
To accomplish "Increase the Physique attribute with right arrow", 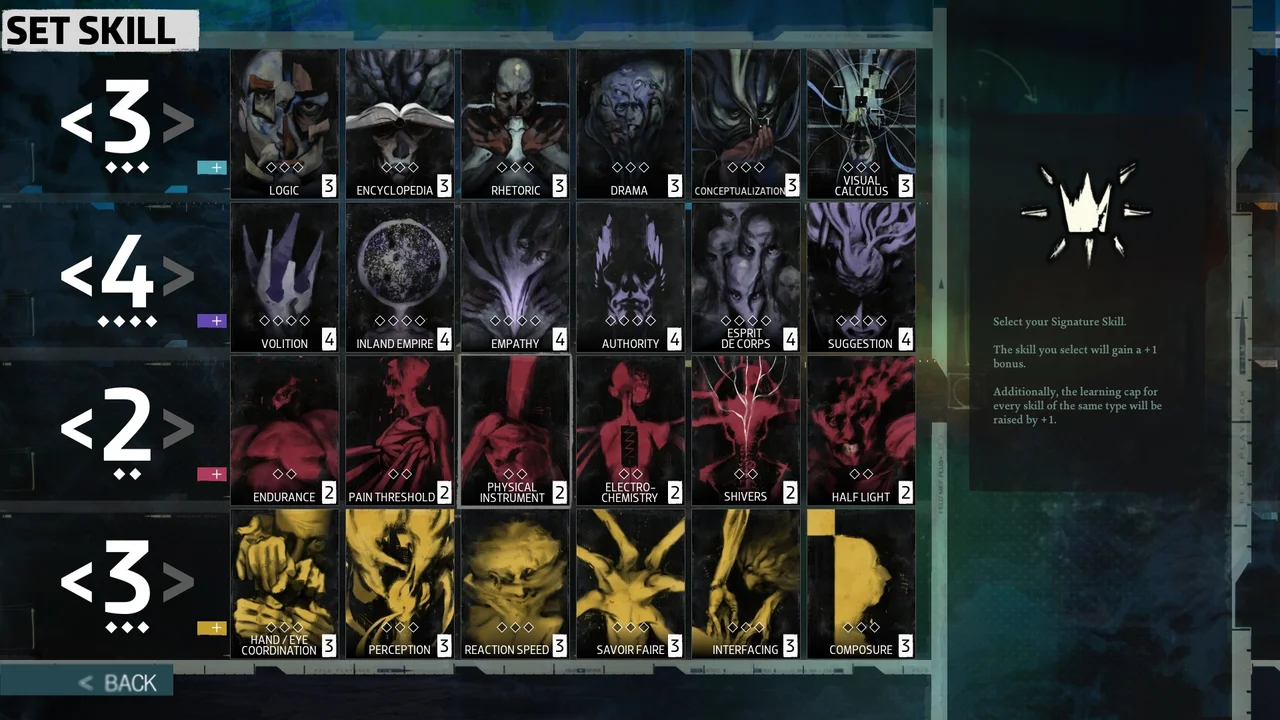I will pos(176,428).
